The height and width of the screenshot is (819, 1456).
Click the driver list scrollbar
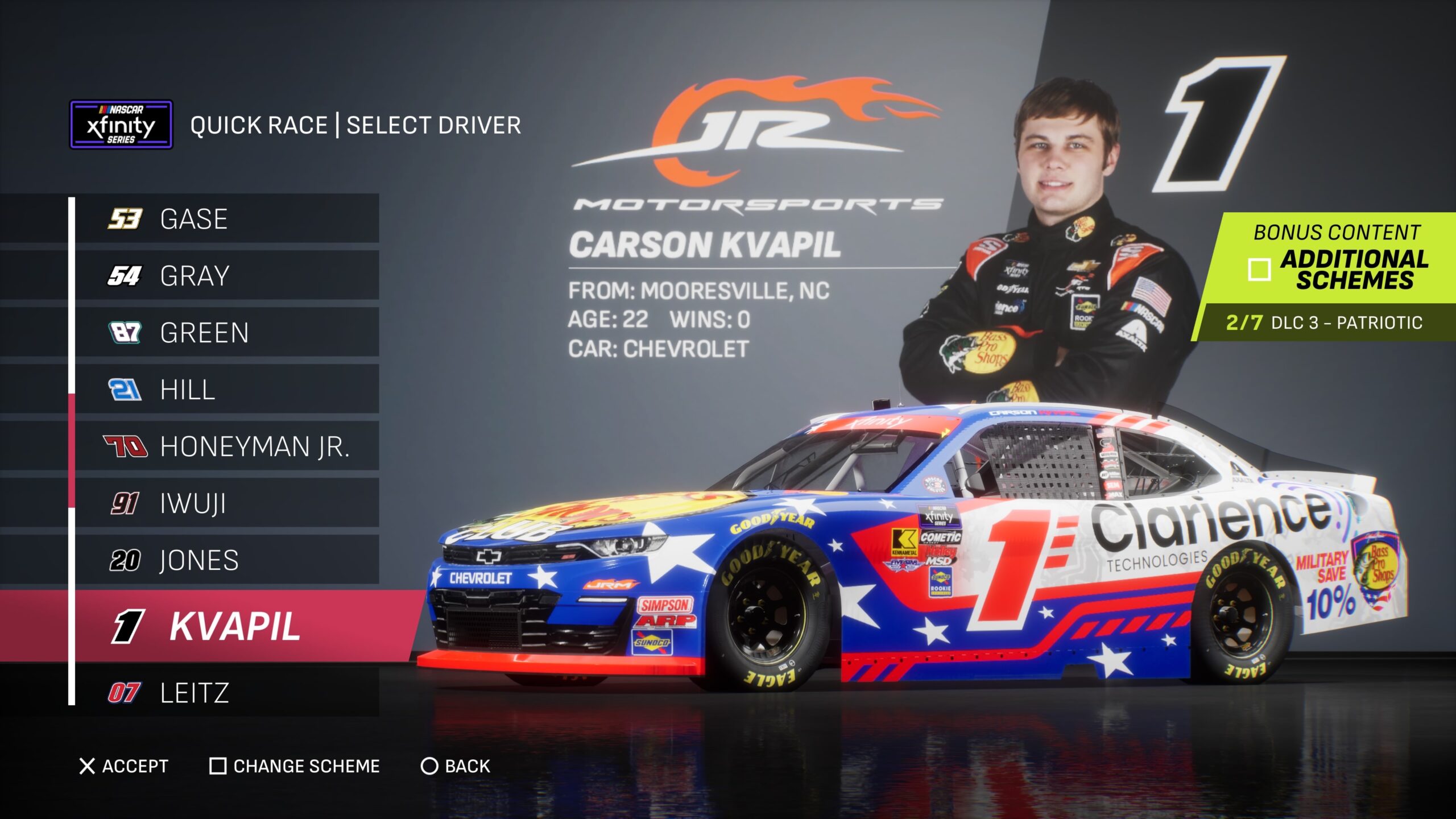pos(72,450)
